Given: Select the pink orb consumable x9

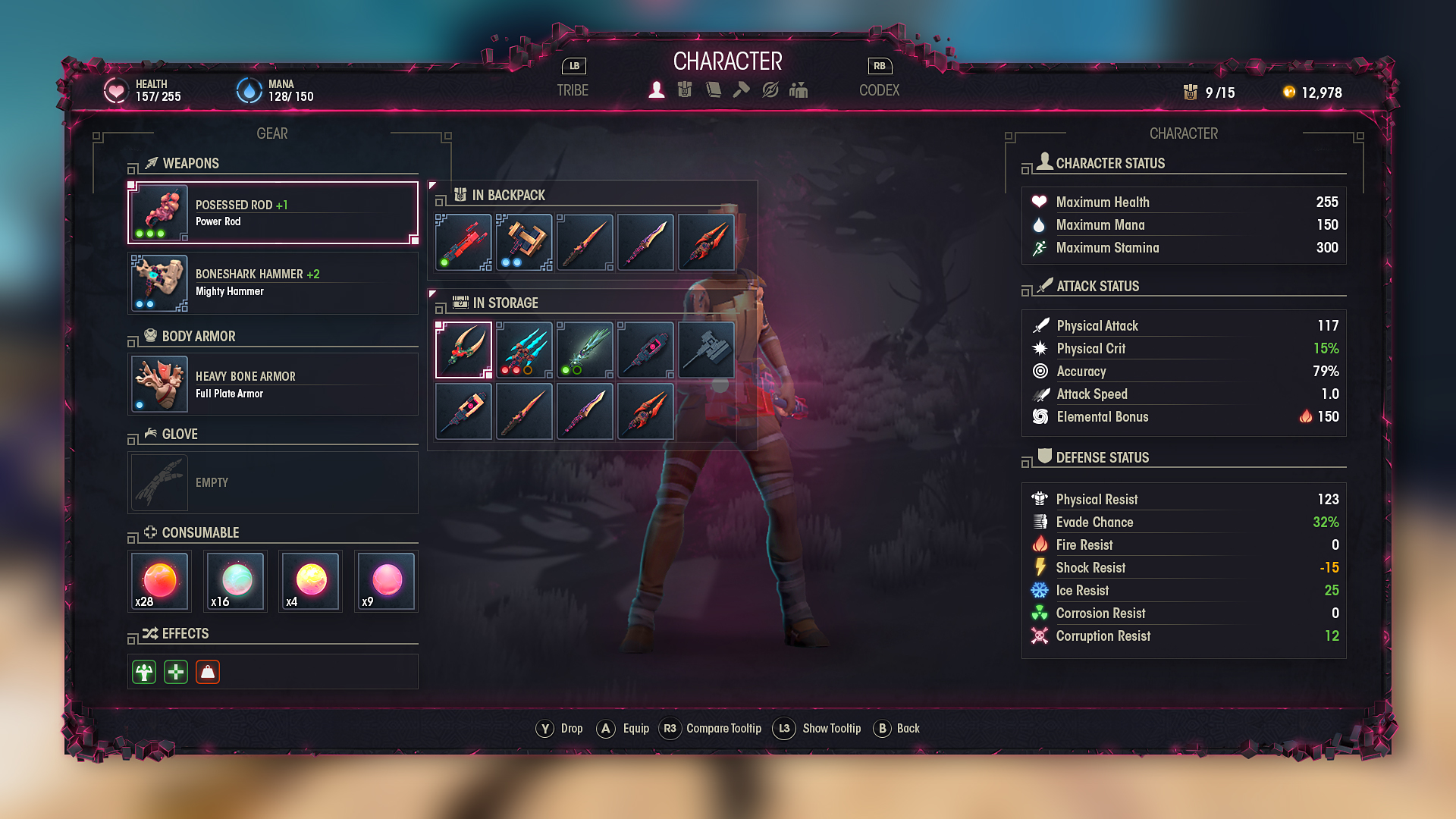Looking at the screenshot, I should (387, 582).
